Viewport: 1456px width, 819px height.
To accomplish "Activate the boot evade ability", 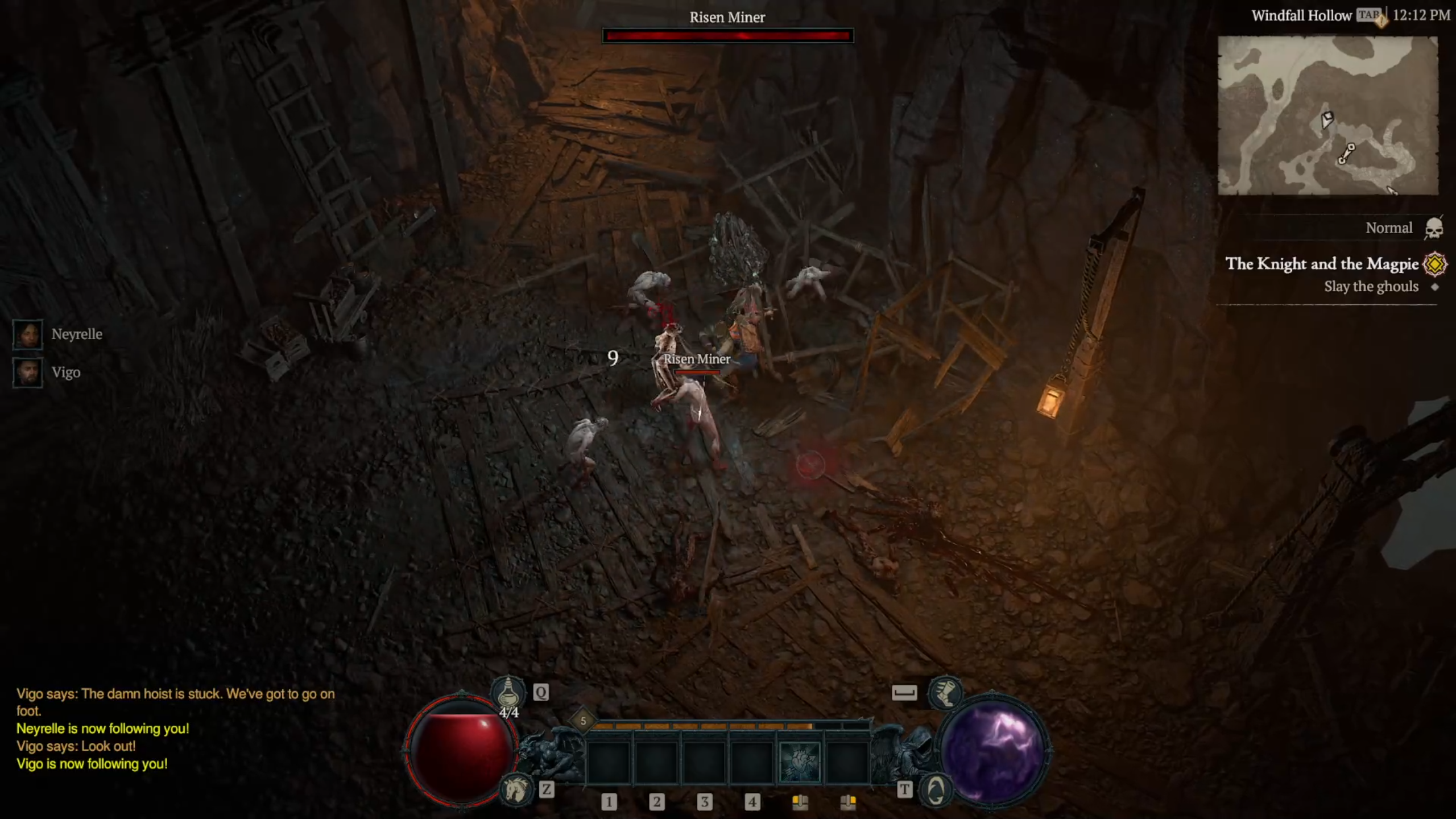I will click(945, 693).
